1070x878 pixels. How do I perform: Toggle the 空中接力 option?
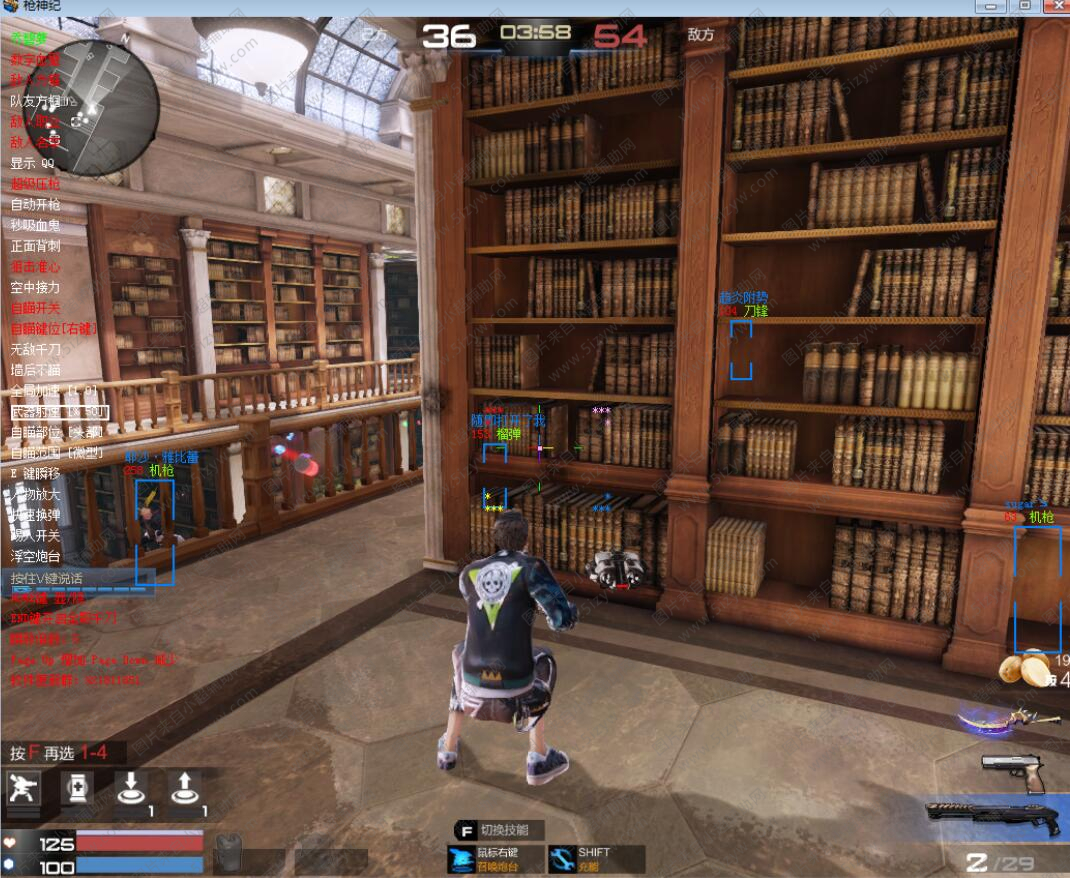click(35, 288)
